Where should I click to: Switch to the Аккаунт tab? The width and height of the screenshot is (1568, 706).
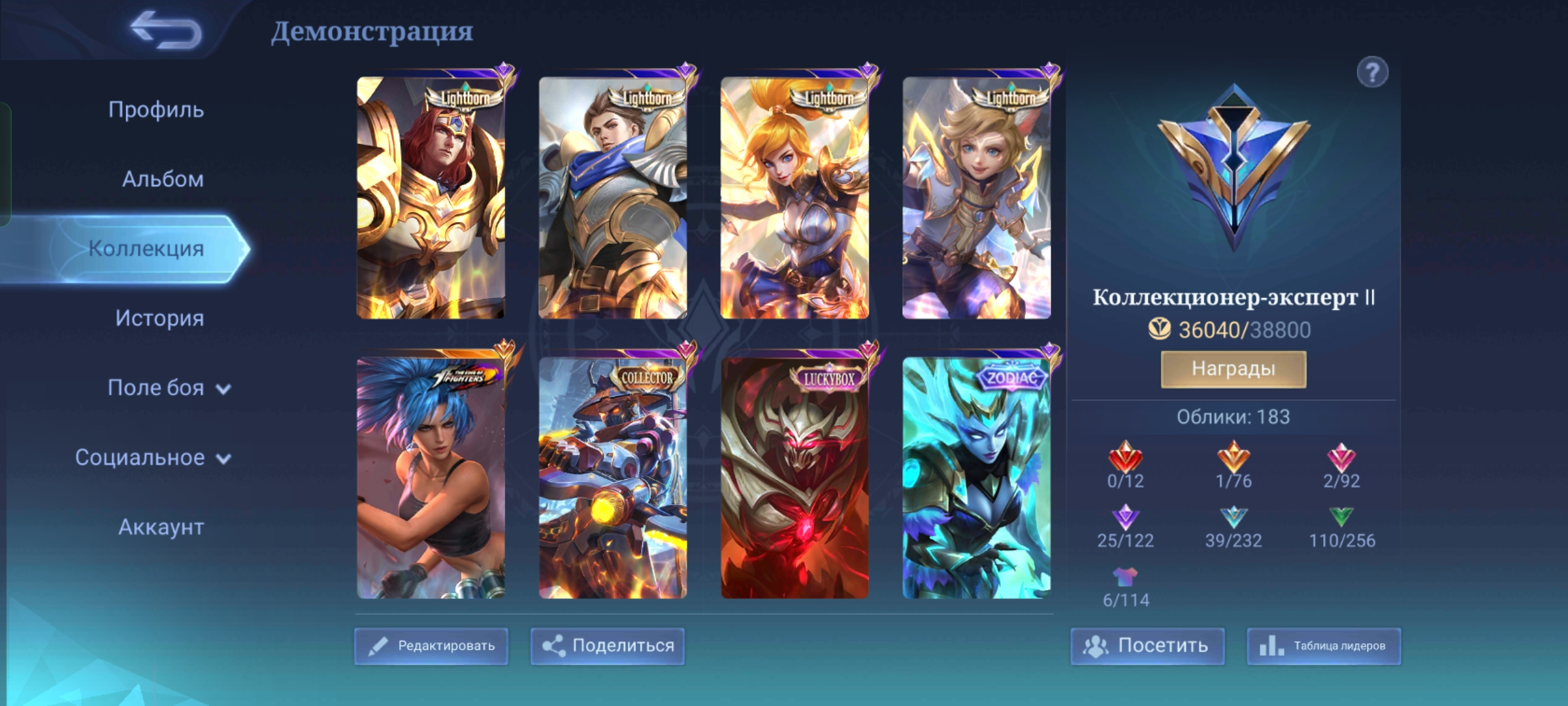pos(161,527)
